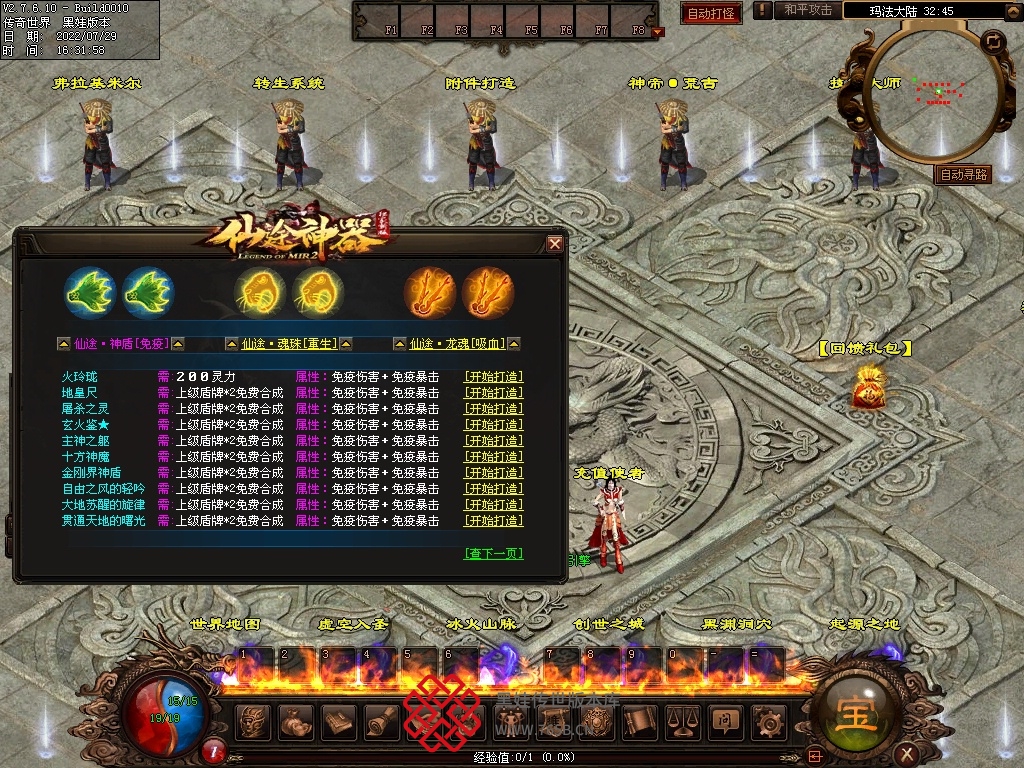Viewport: 1024px width, 768px height.
Task: Switch to the 仙途·龙魂[吸血] tab
Action: pyautogui.click(x=457, y=344)
